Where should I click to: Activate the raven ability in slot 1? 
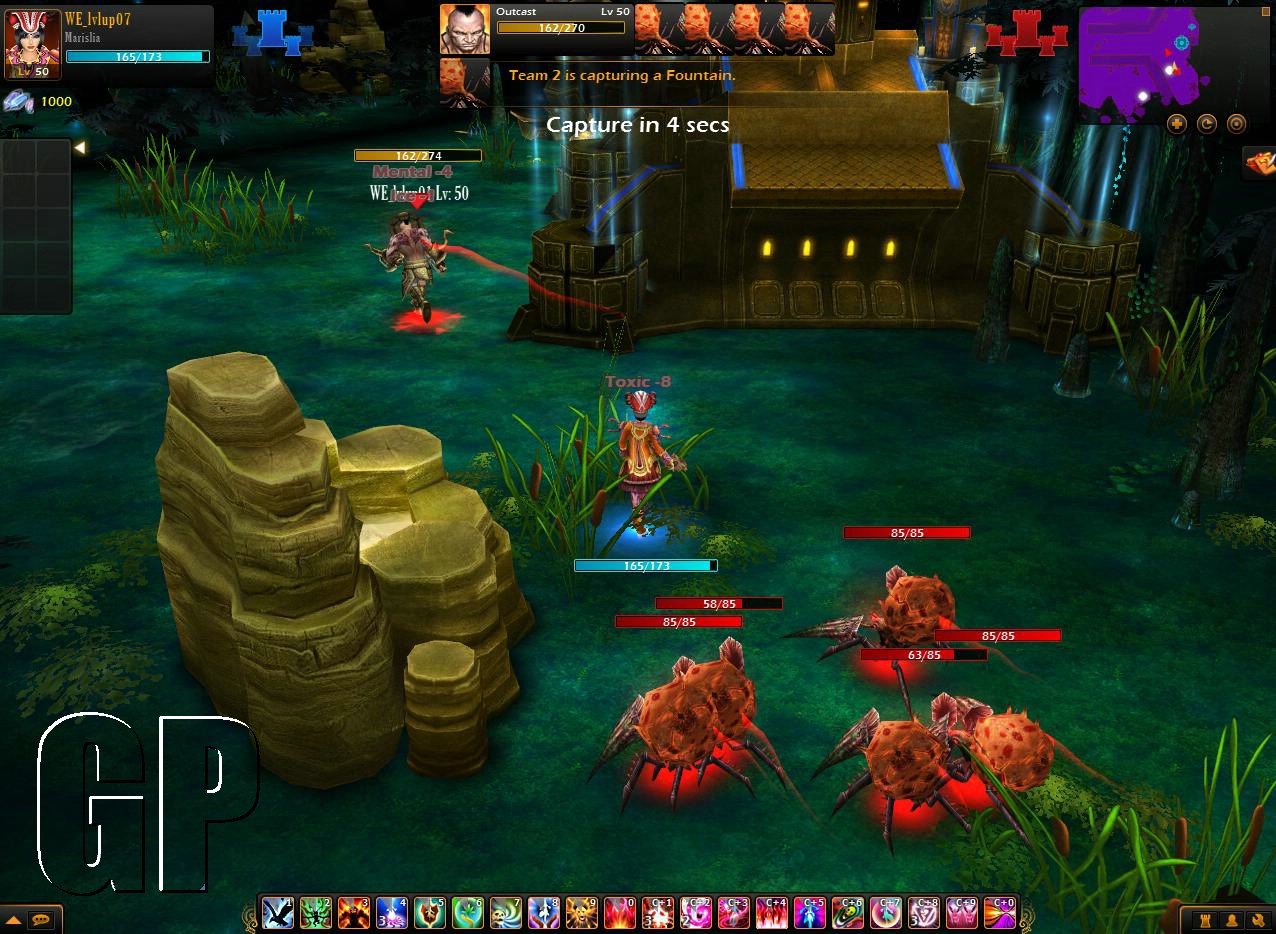point(277,913)
